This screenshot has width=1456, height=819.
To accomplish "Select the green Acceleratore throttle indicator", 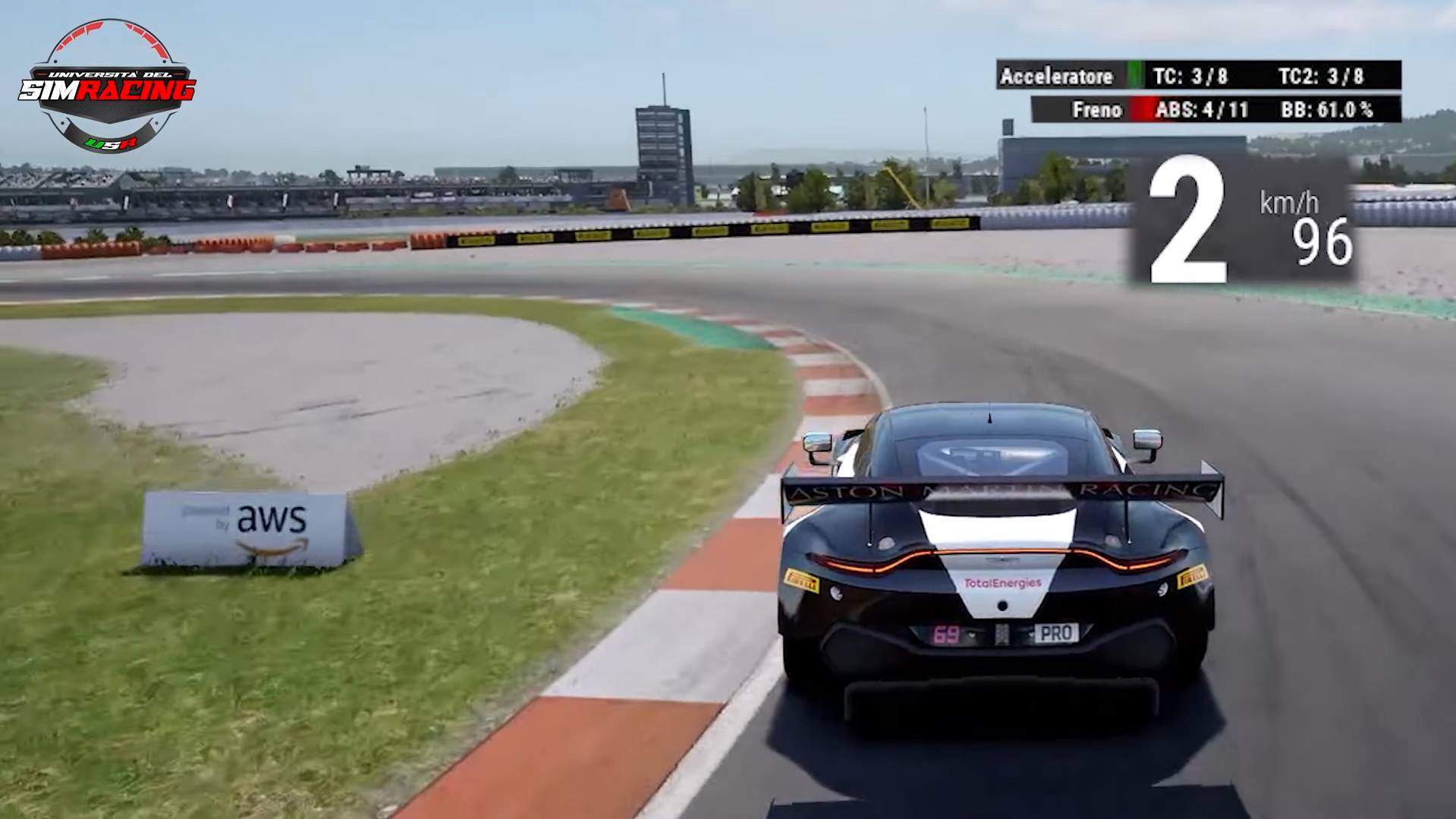I will coord(1135,76).
